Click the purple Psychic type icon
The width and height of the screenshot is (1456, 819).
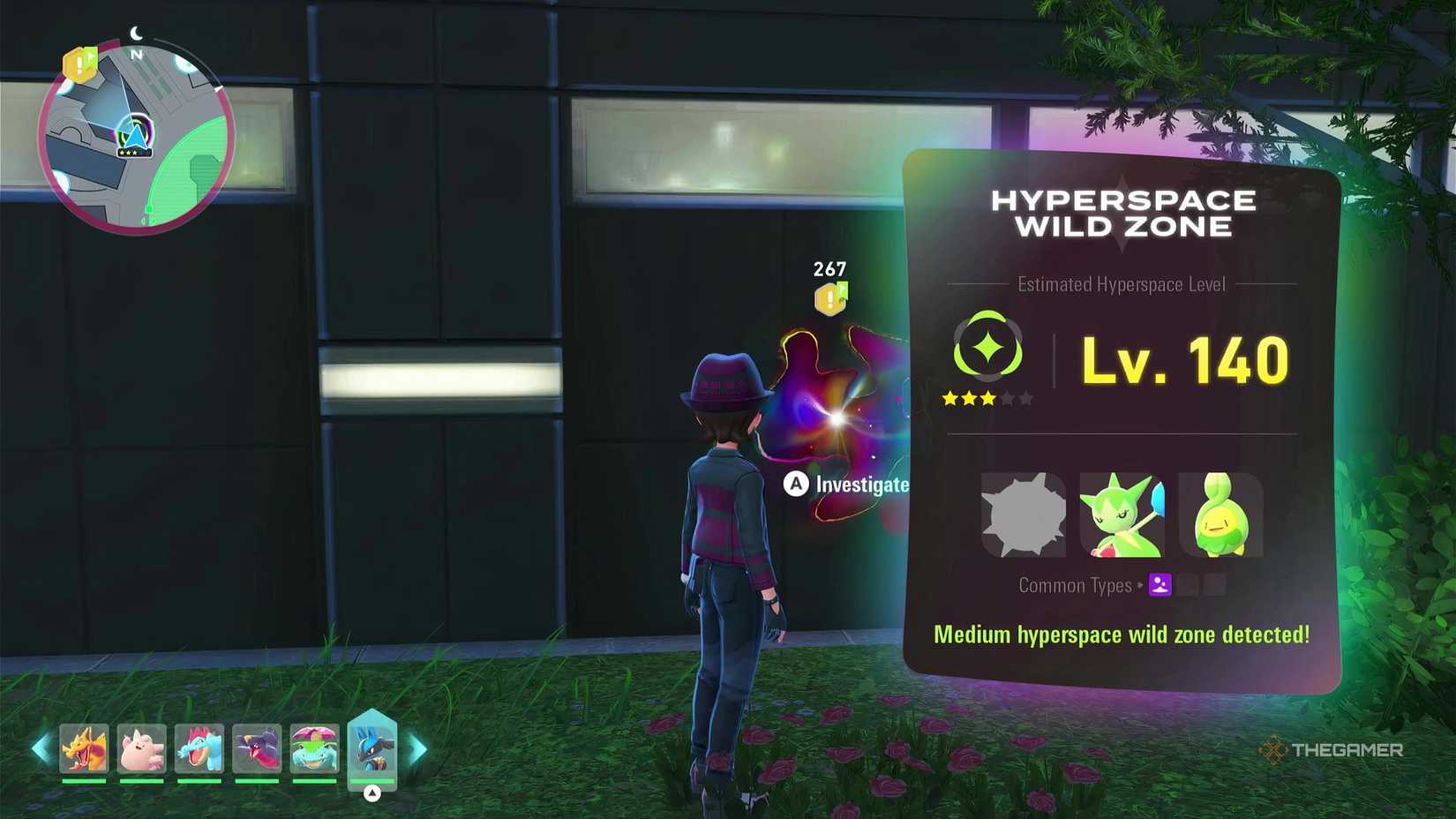click(1160, 584)
